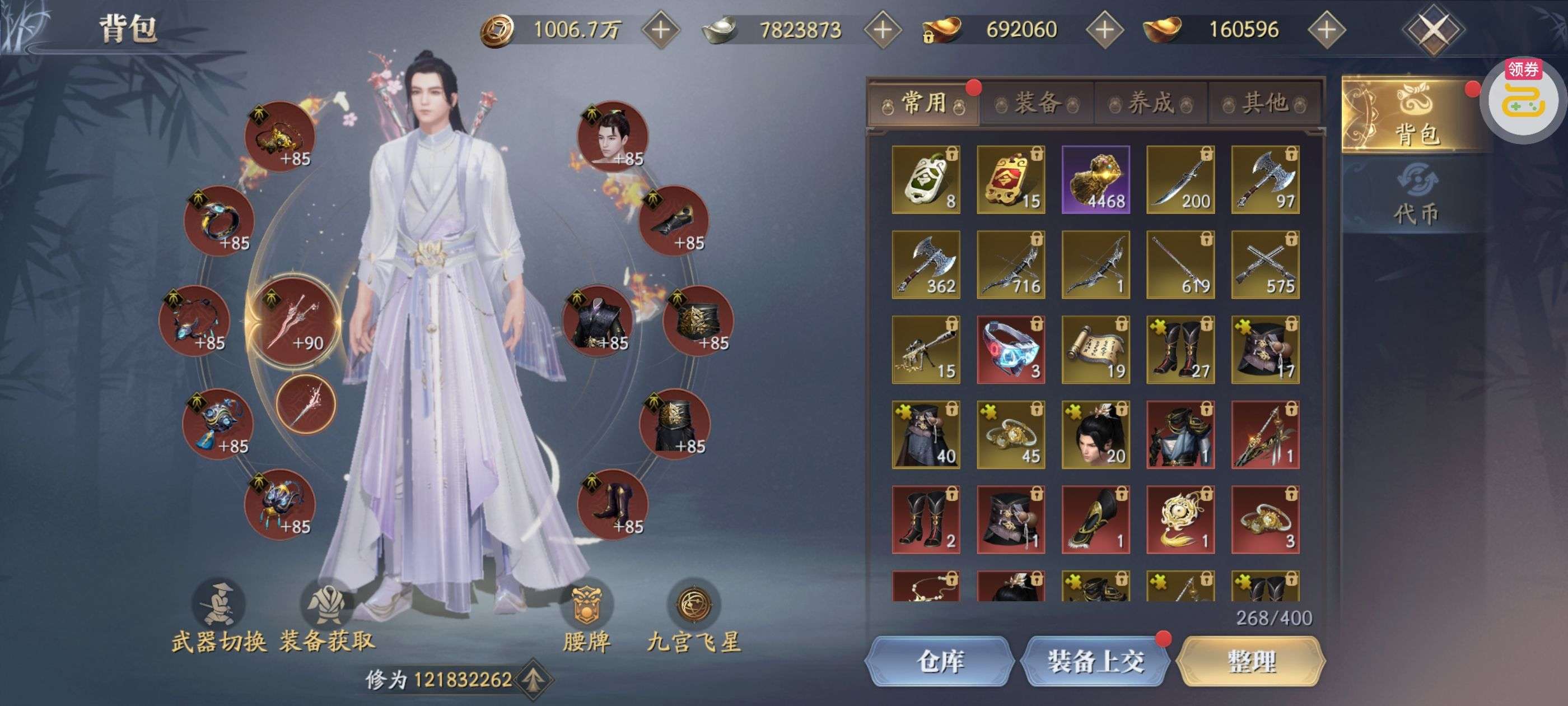Close the backpack screen
The width and height of the screenshot is (1568, 706).
(1433, 29)
